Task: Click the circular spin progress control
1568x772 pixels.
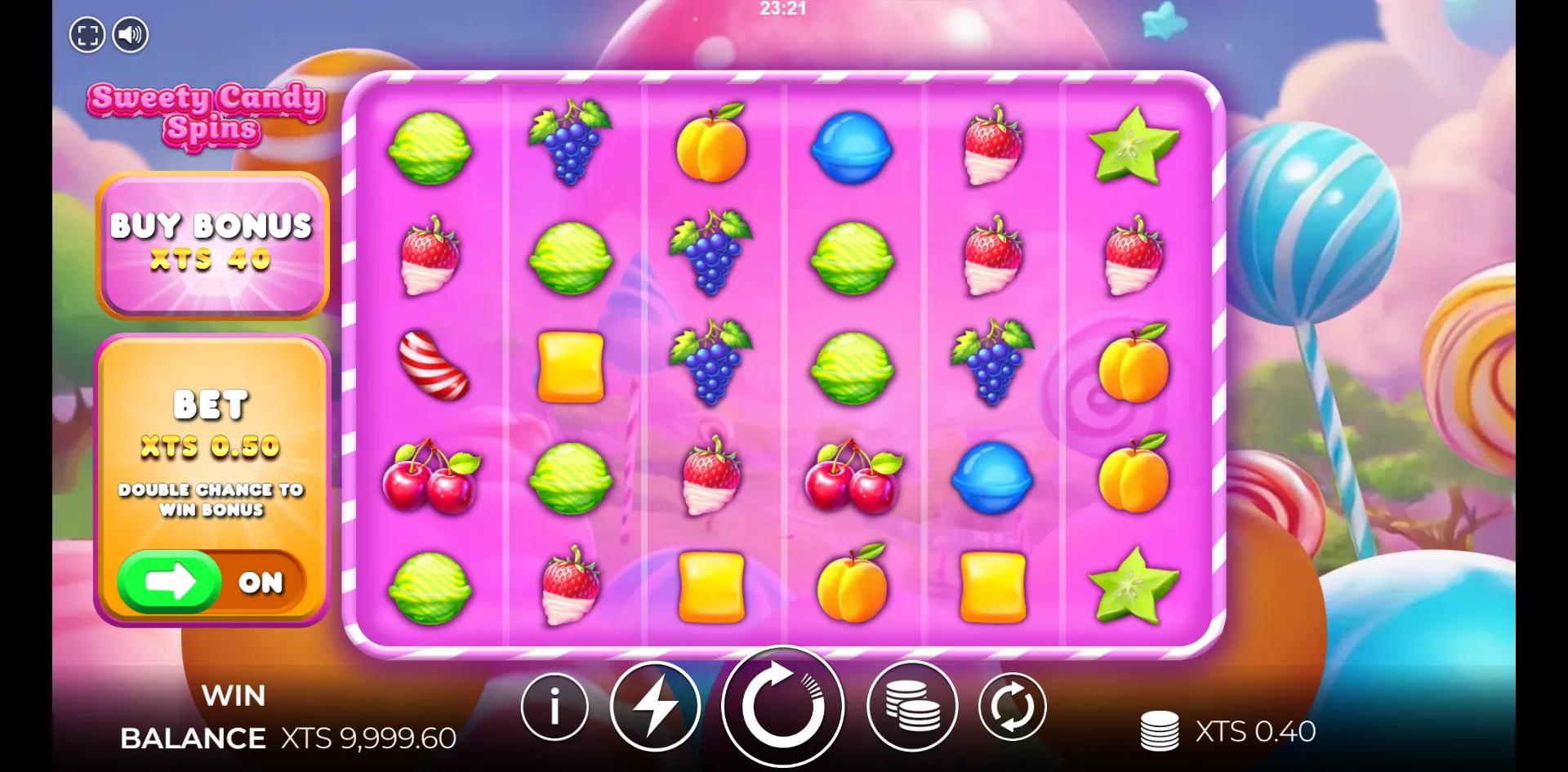Action: (x=784, y=707)
